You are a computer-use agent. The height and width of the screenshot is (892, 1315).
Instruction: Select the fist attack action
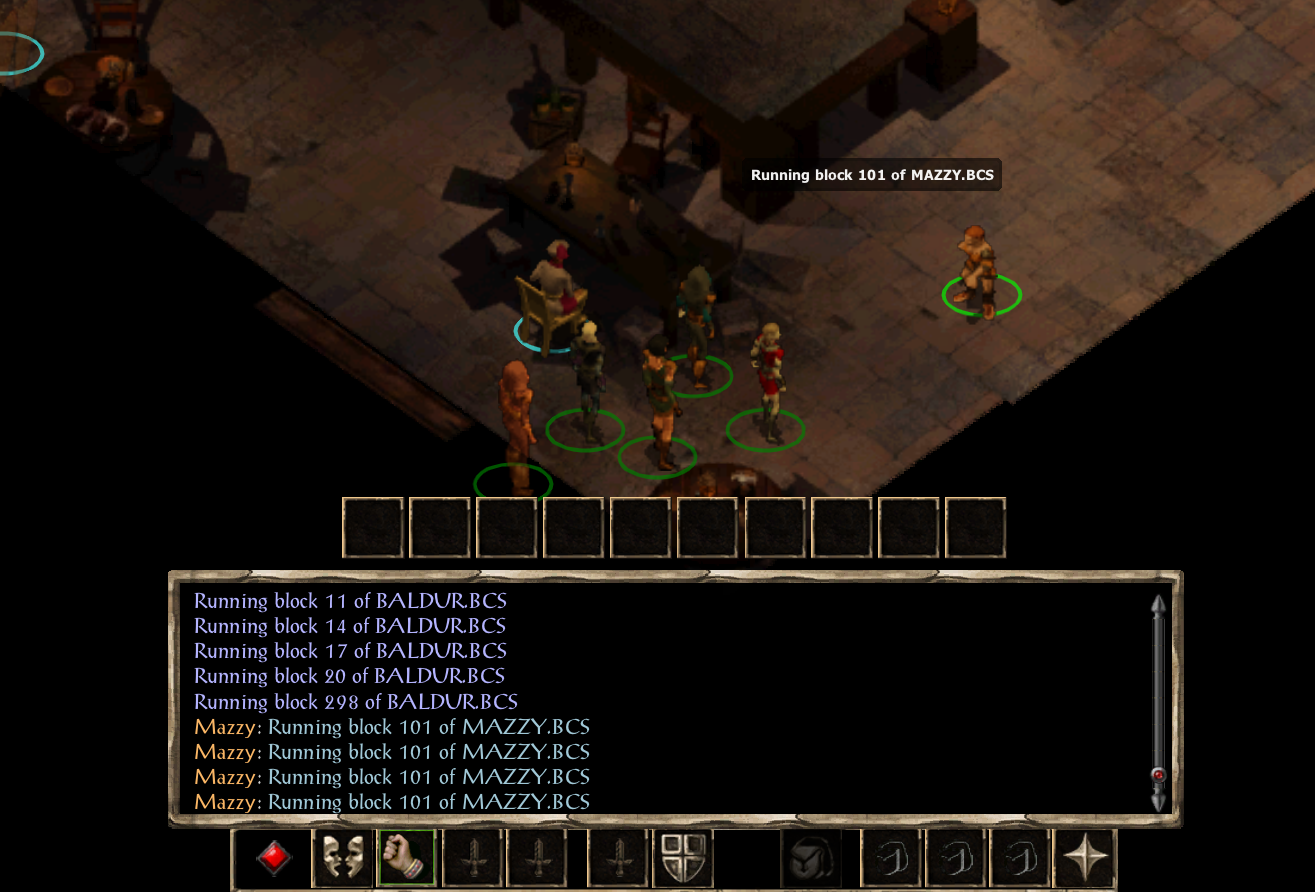click(x=406, y=858)
